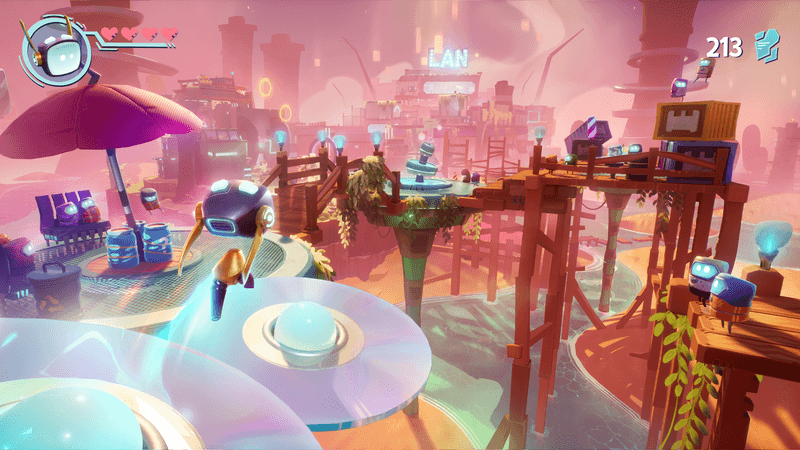Select the blue collectible currency icon
This screenshot has height=450, width=800.
point(765,45)
